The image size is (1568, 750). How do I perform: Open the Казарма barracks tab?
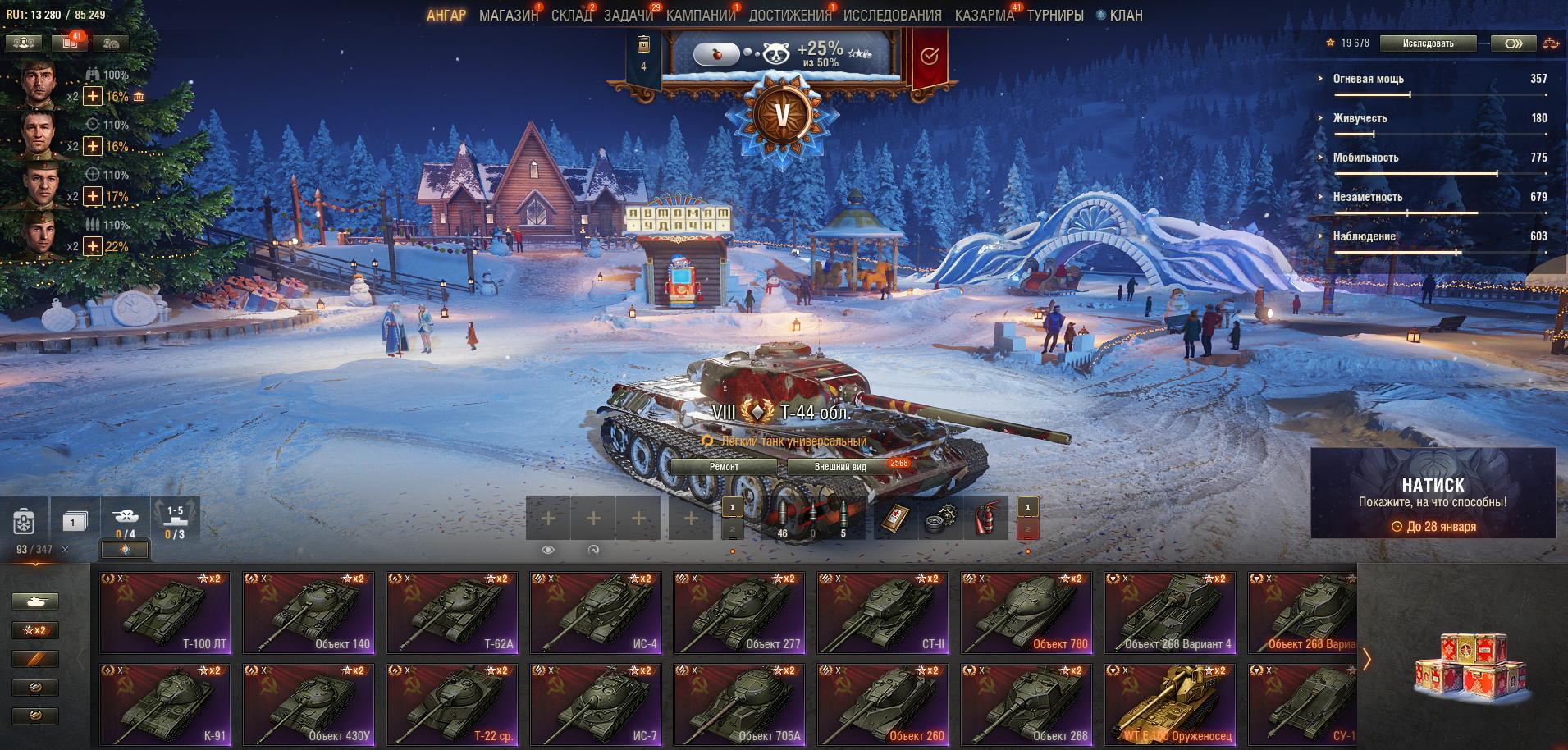[x=984, y=16]
